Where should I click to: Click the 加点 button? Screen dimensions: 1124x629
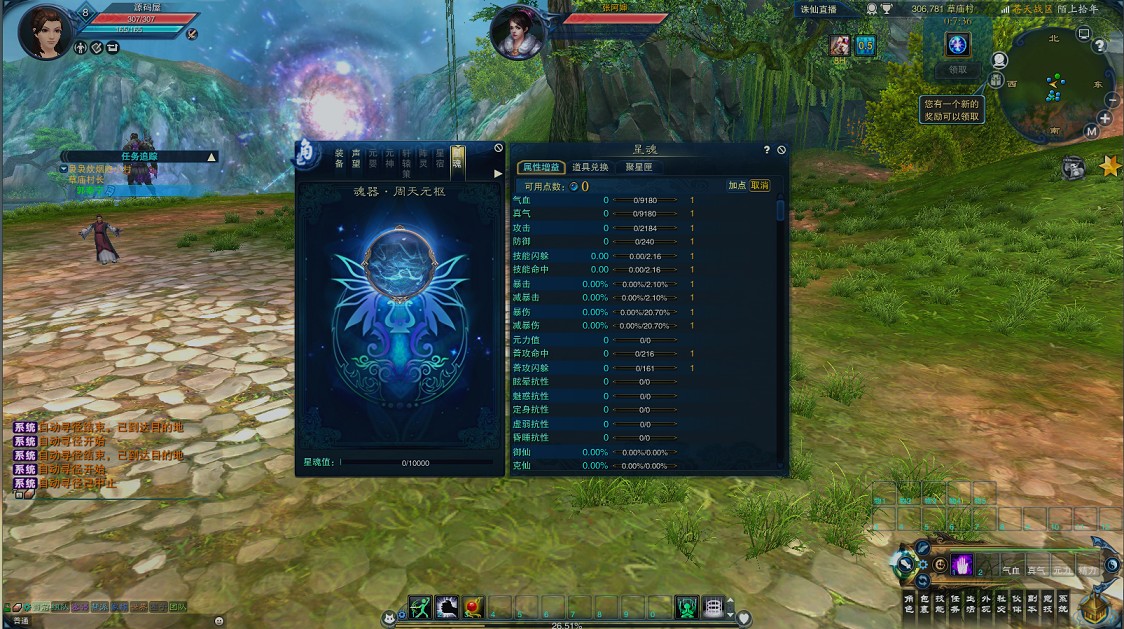[737, 185]
